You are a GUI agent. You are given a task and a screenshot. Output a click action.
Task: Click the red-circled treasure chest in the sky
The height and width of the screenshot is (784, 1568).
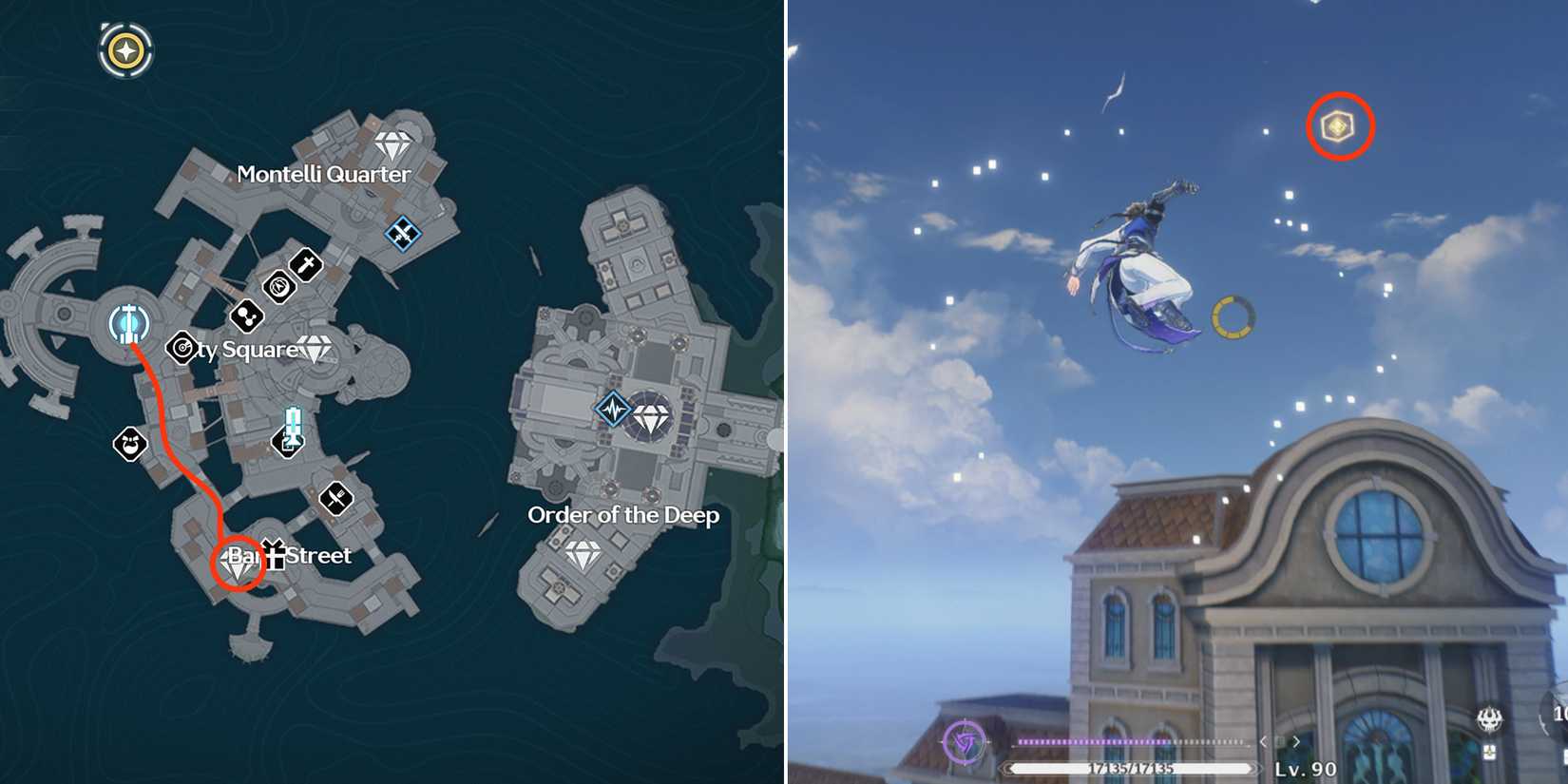click(x=1338, y=124)
